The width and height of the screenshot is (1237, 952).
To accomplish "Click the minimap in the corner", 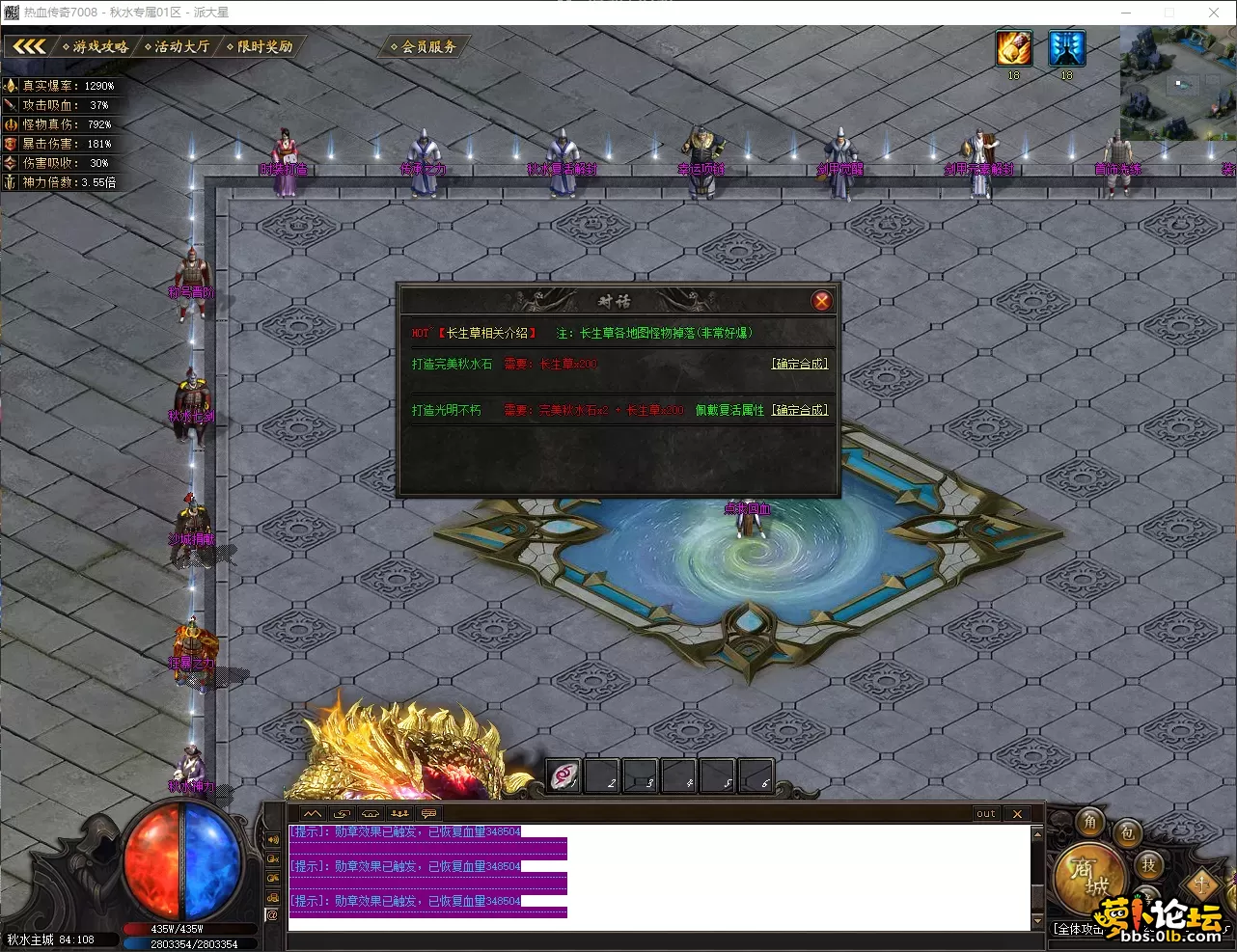I will click(1177, 83).
